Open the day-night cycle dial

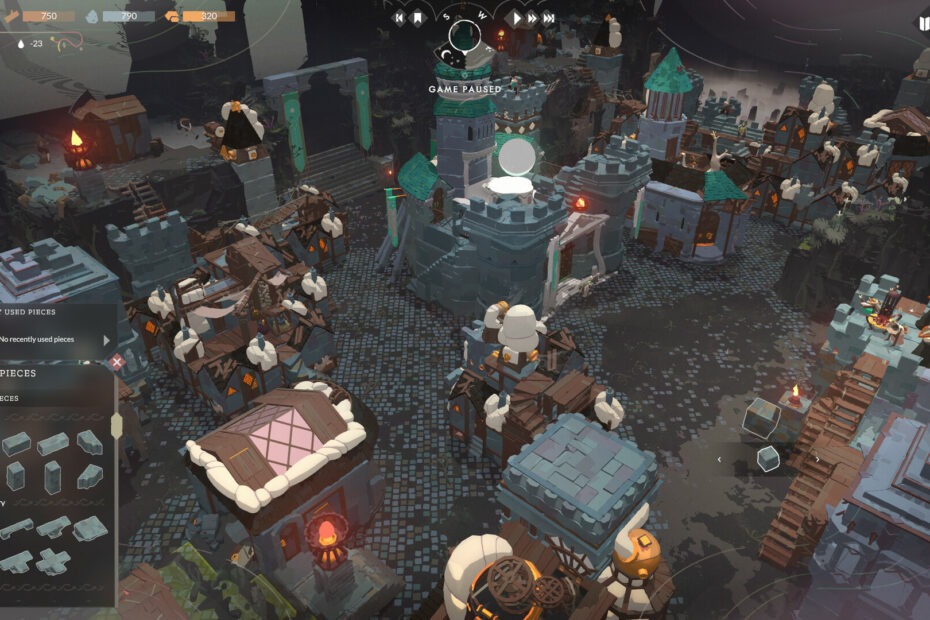464,37
